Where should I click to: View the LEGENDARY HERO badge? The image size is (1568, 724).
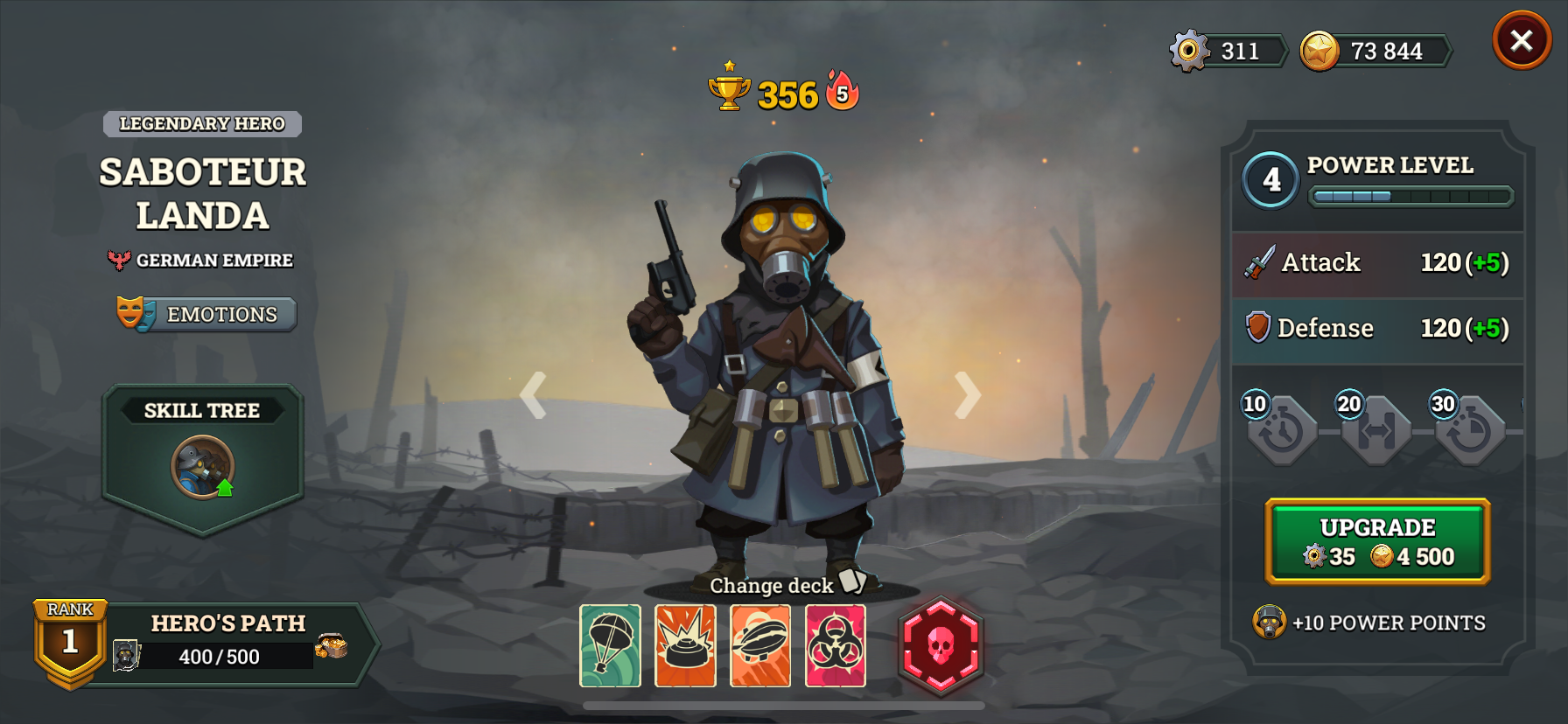coord(202,124)
